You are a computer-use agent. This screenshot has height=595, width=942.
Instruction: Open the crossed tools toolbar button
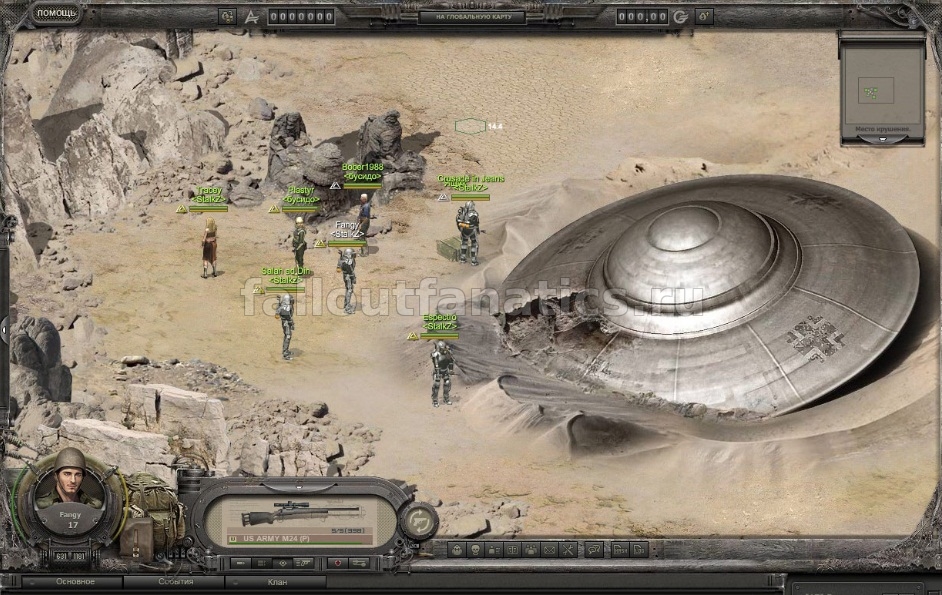[x=565, y=549]
